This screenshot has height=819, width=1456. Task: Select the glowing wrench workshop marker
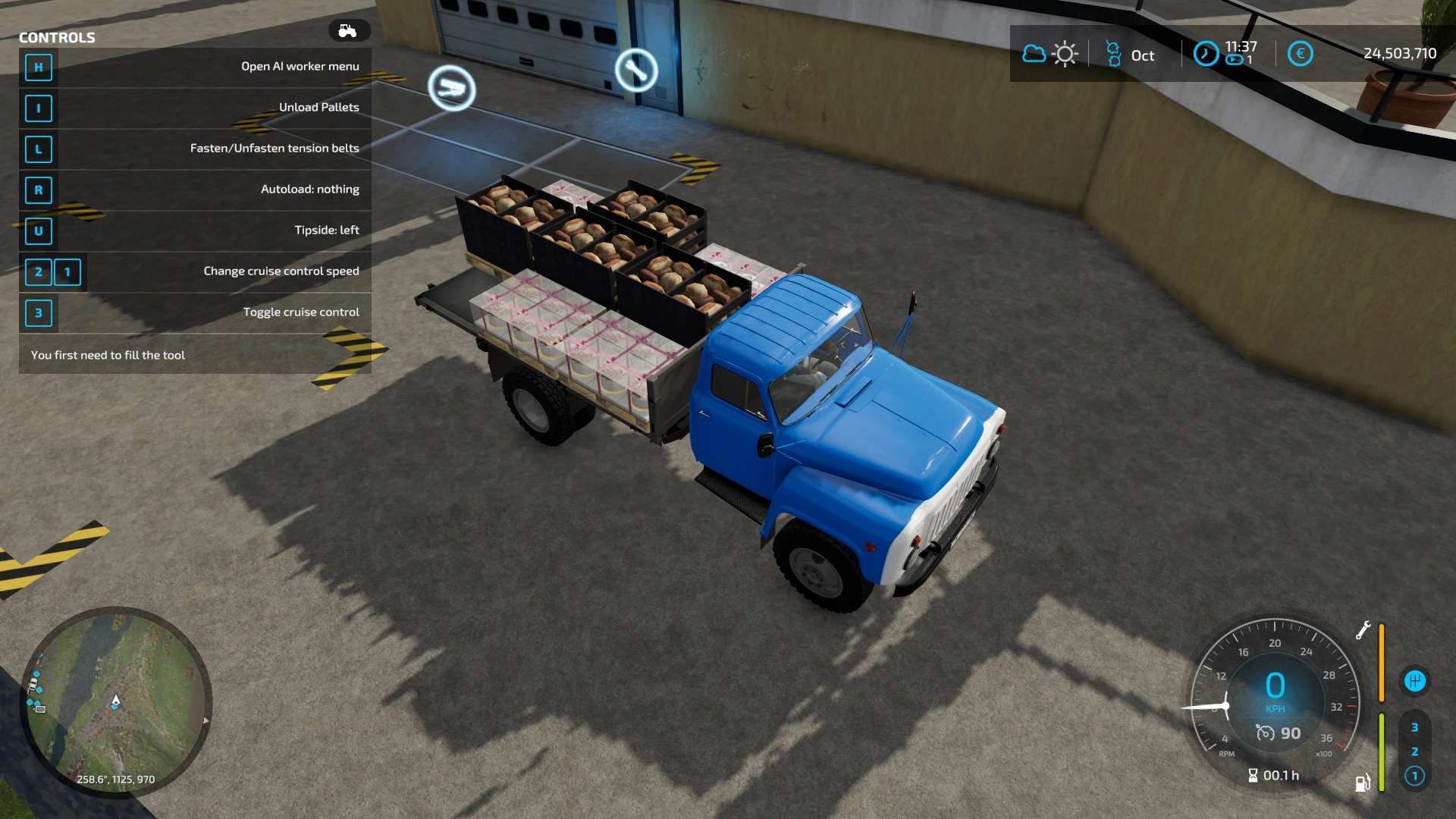tap(635, 71)
